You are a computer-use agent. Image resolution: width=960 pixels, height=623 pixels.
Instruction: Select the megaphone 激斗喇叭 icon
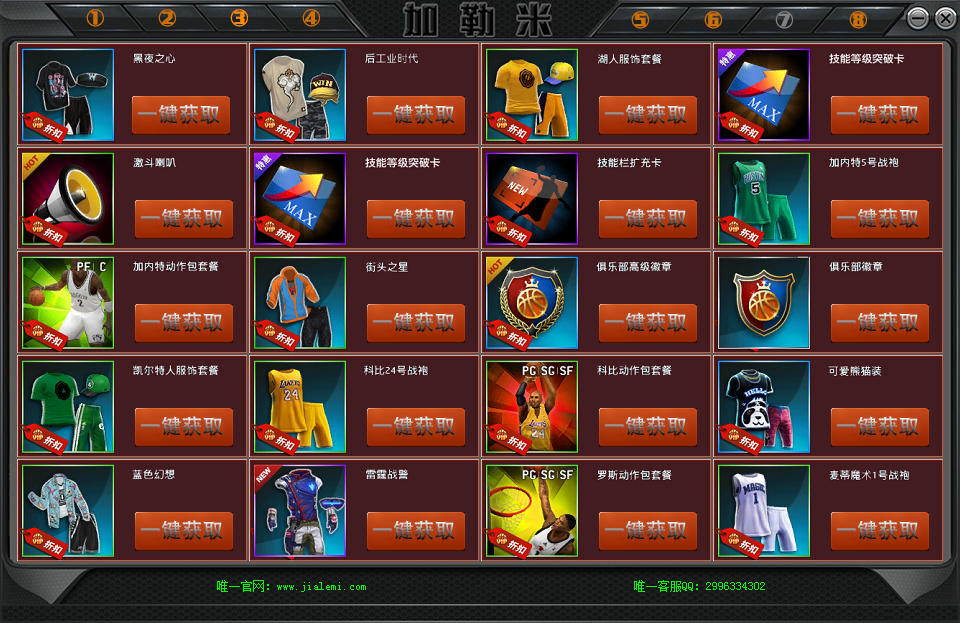click(x=68, y=198)
